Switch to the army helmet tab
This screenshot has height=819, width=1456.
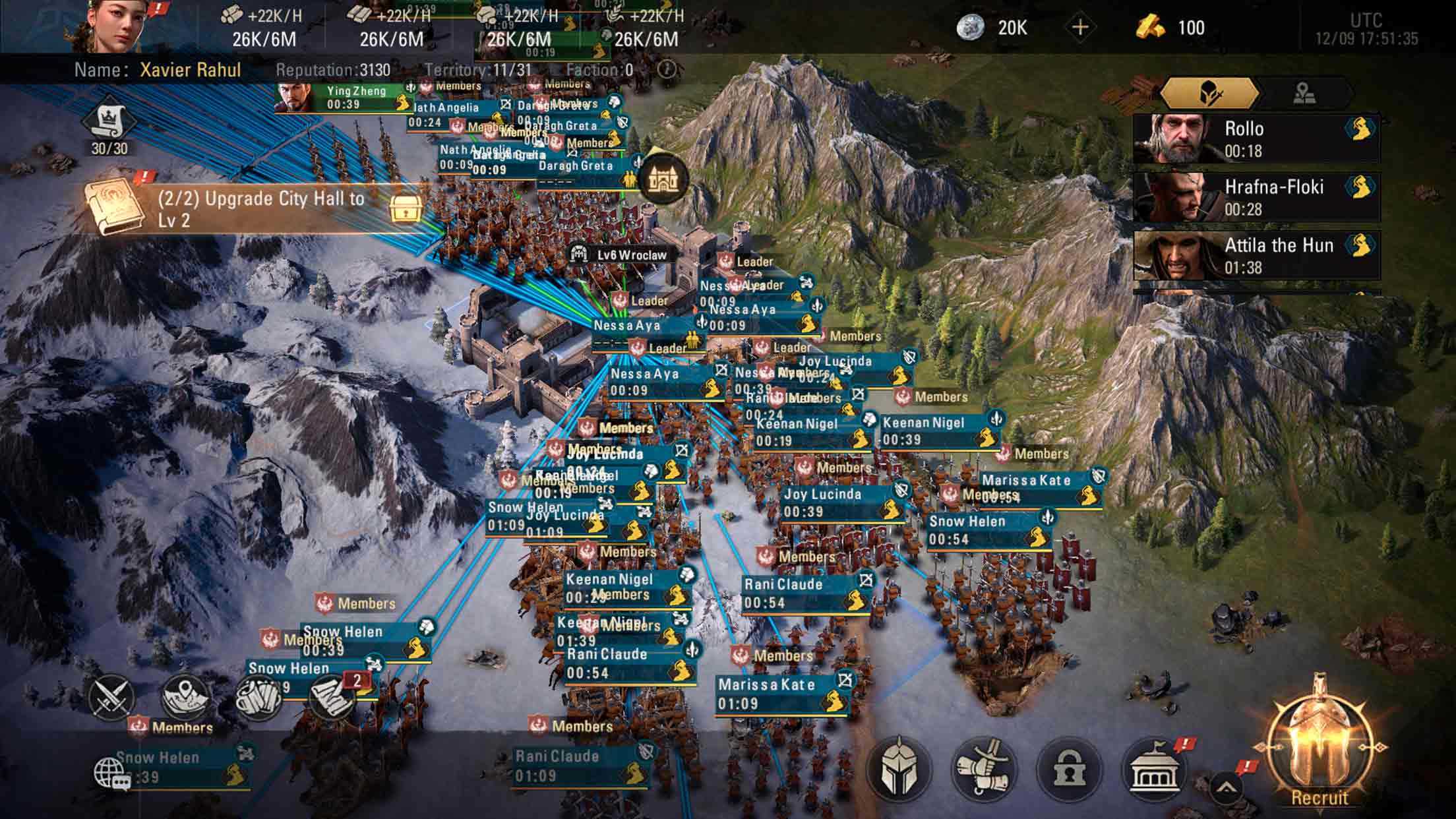(1208, 94)
